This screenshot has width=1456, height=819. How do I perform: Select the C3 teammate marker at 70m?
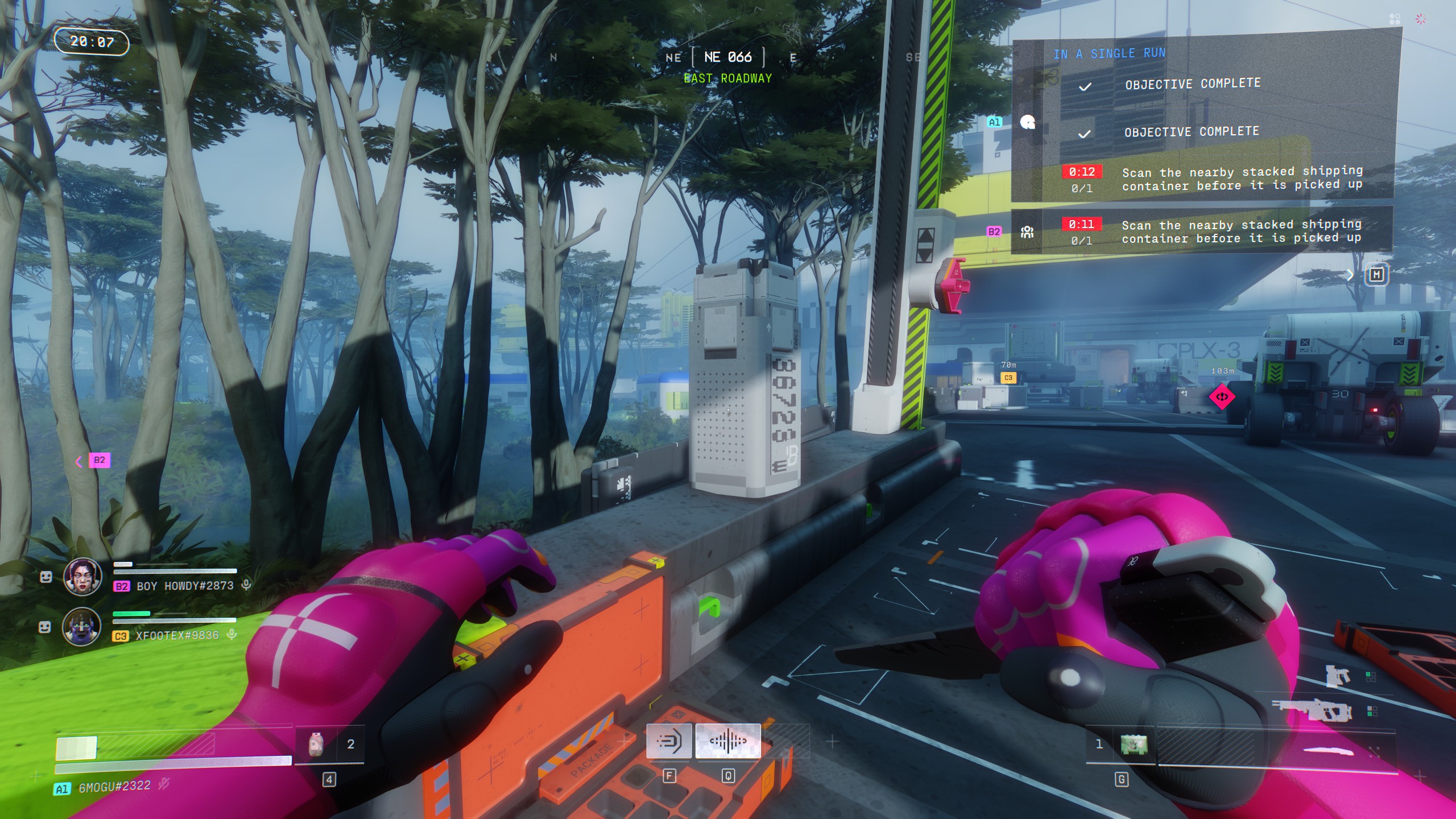point(1008,378)
